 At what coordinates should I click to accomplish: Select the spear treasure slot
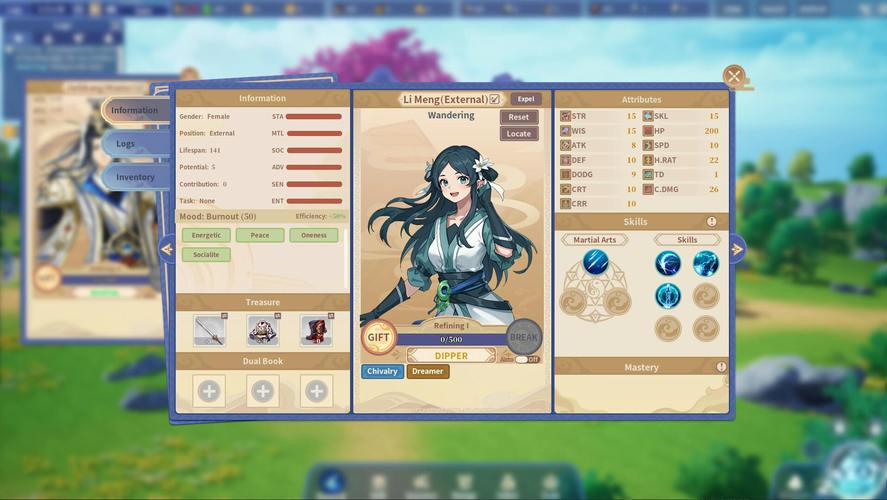tap(210, 330)
